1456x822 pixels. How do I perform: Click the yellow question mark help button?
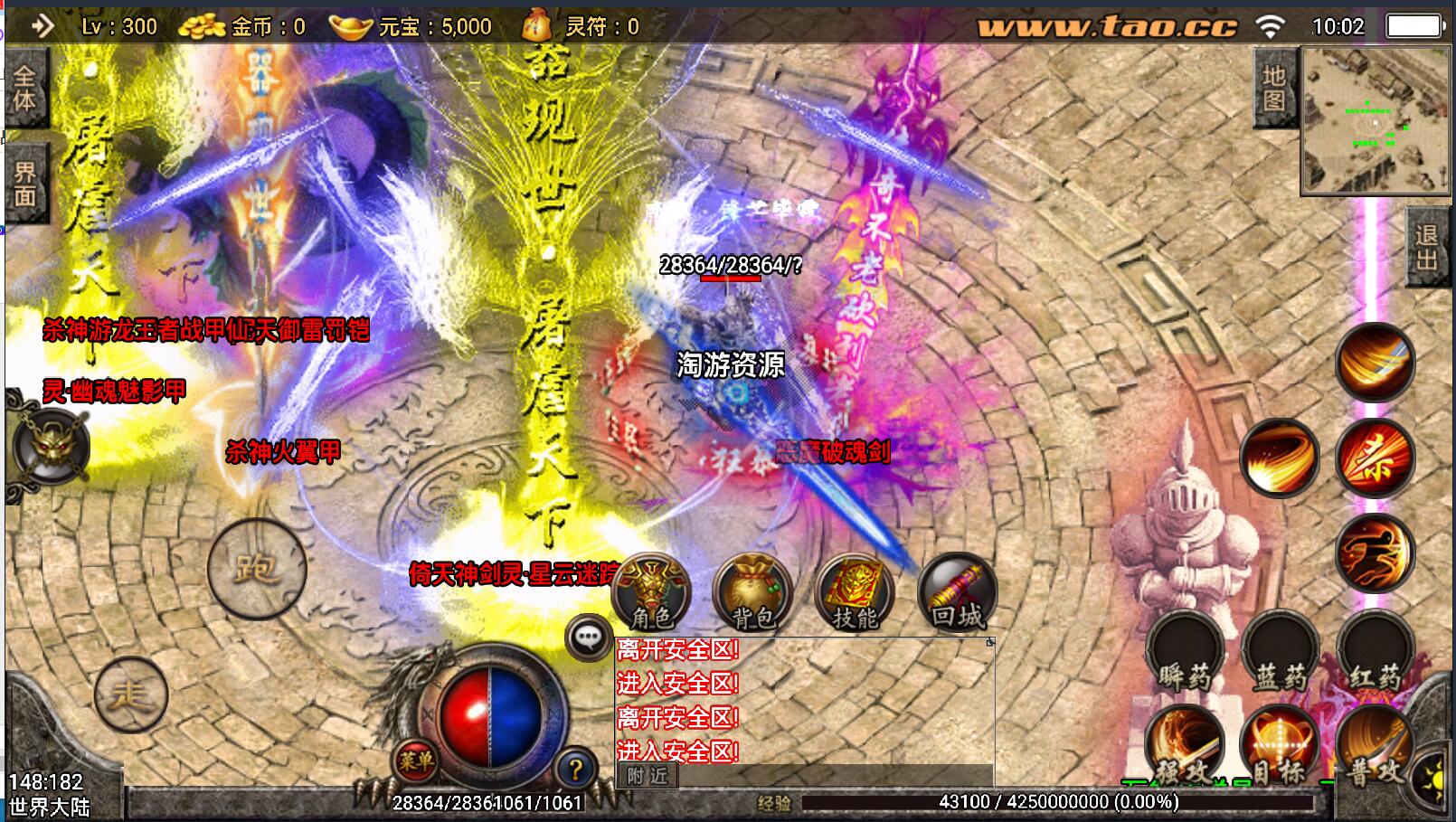pos(575,770)
